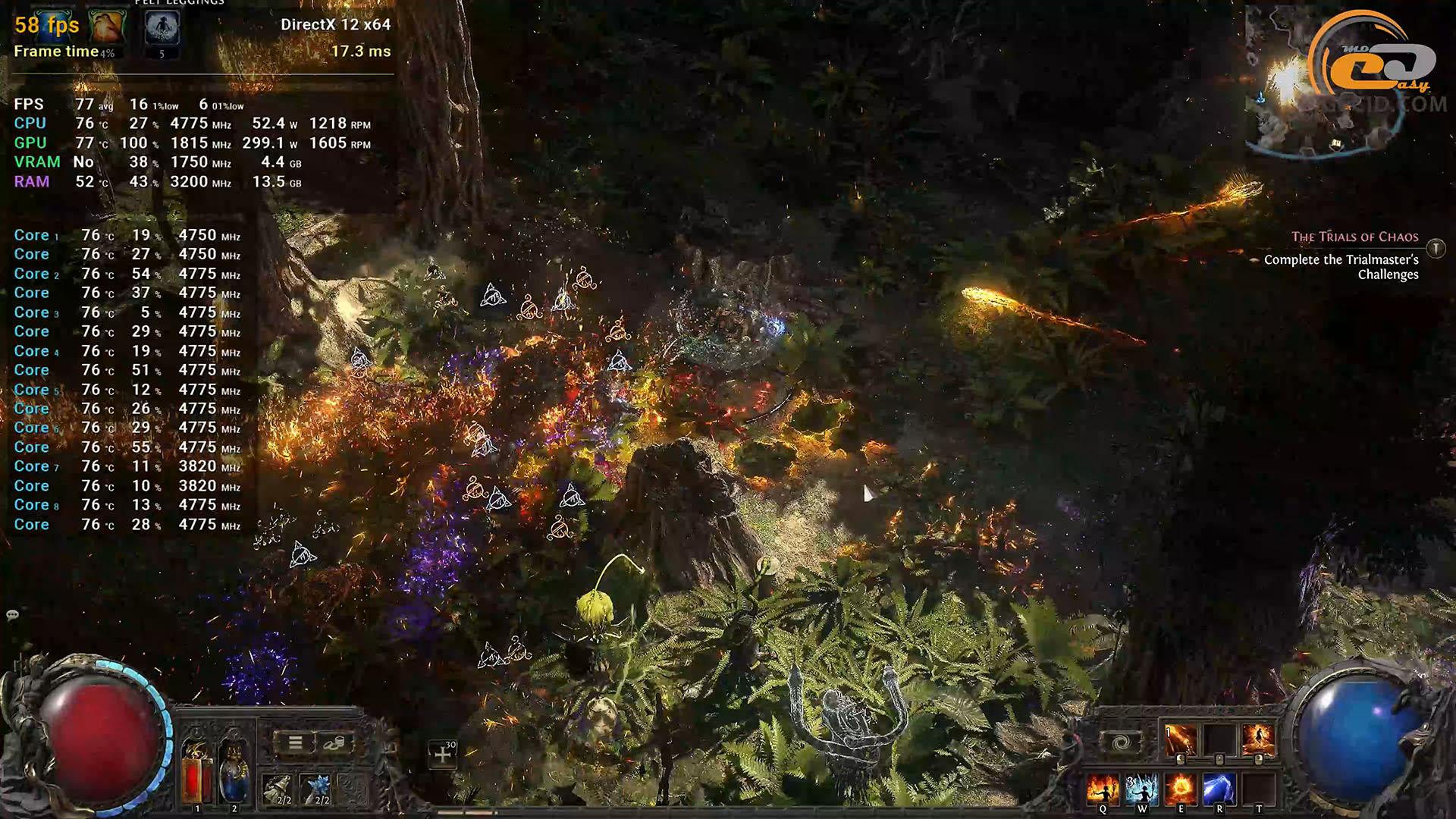Cast the lightning skill bound to R

[1219, 789]
